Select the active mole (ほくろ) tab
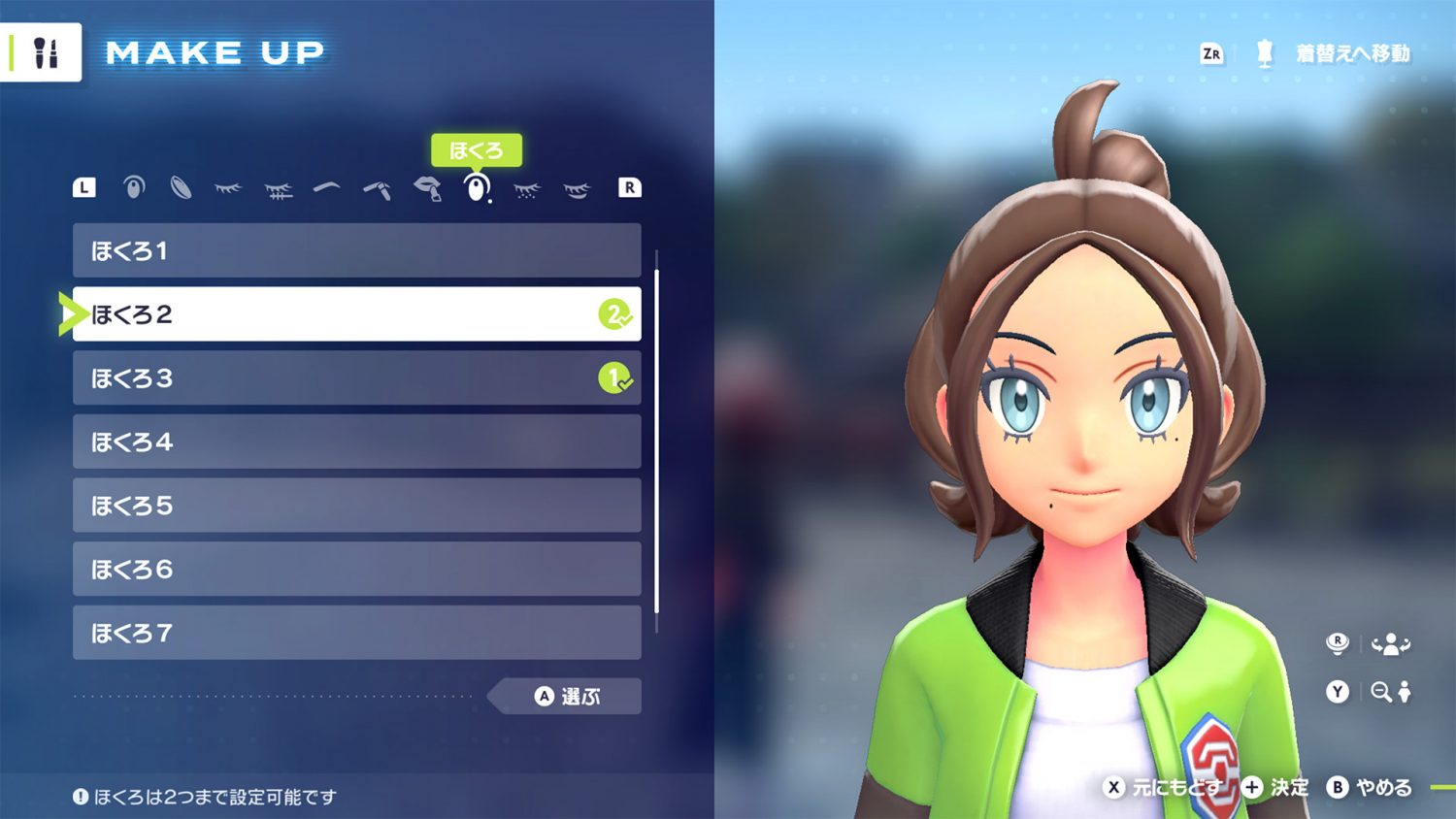 click(476, 187)
